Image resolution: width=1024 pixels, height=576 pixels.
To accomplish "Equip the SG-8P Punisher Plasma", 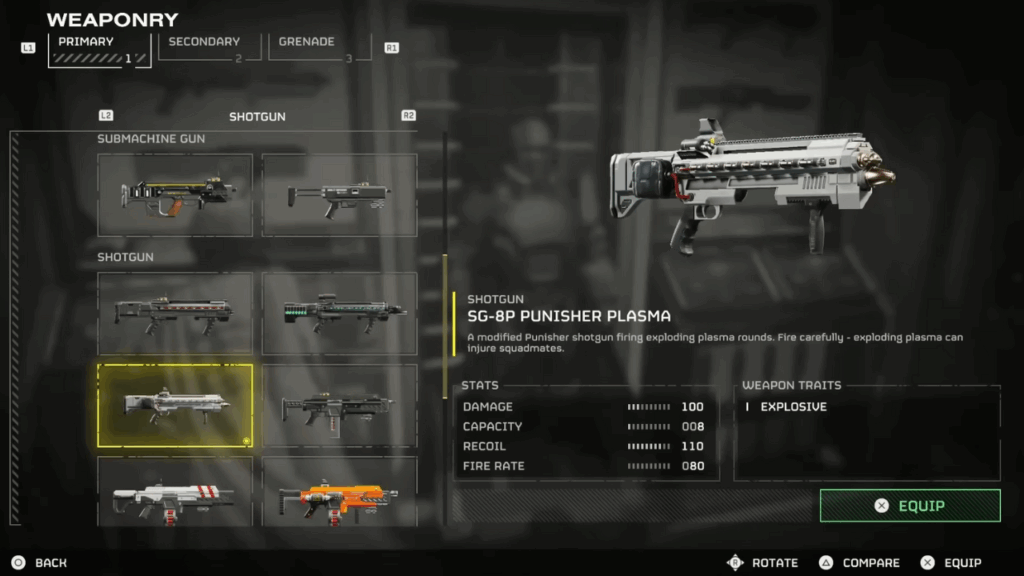I will point(910,506).
